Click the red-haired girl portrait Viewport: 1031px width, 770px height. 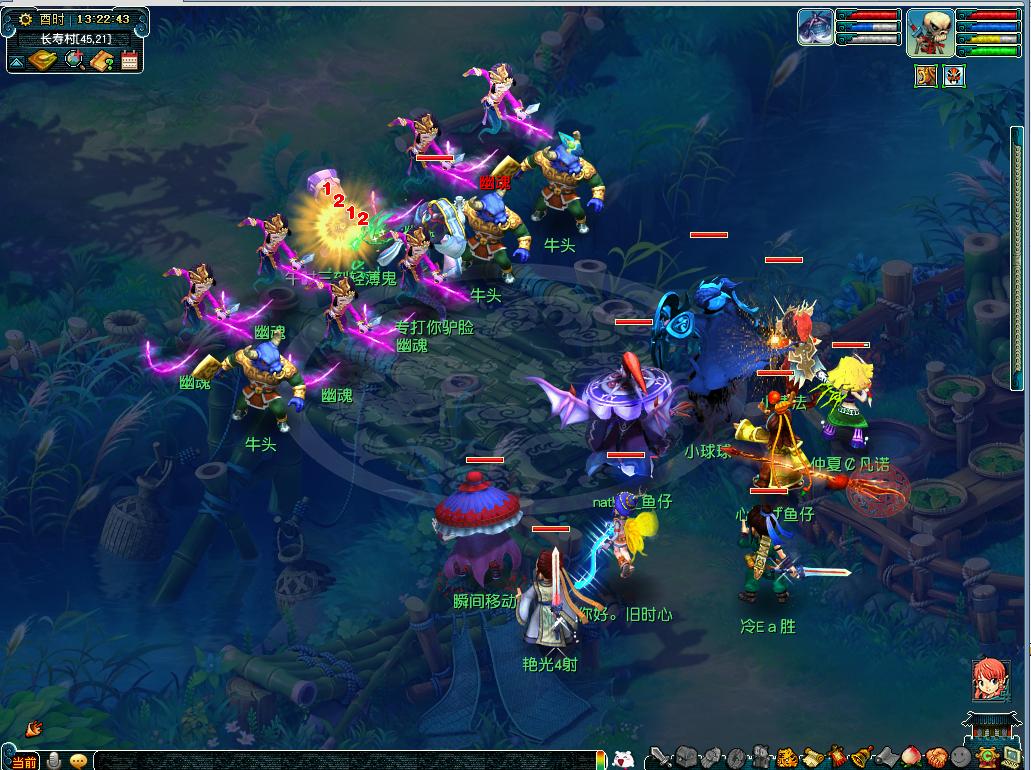[988, 680]
